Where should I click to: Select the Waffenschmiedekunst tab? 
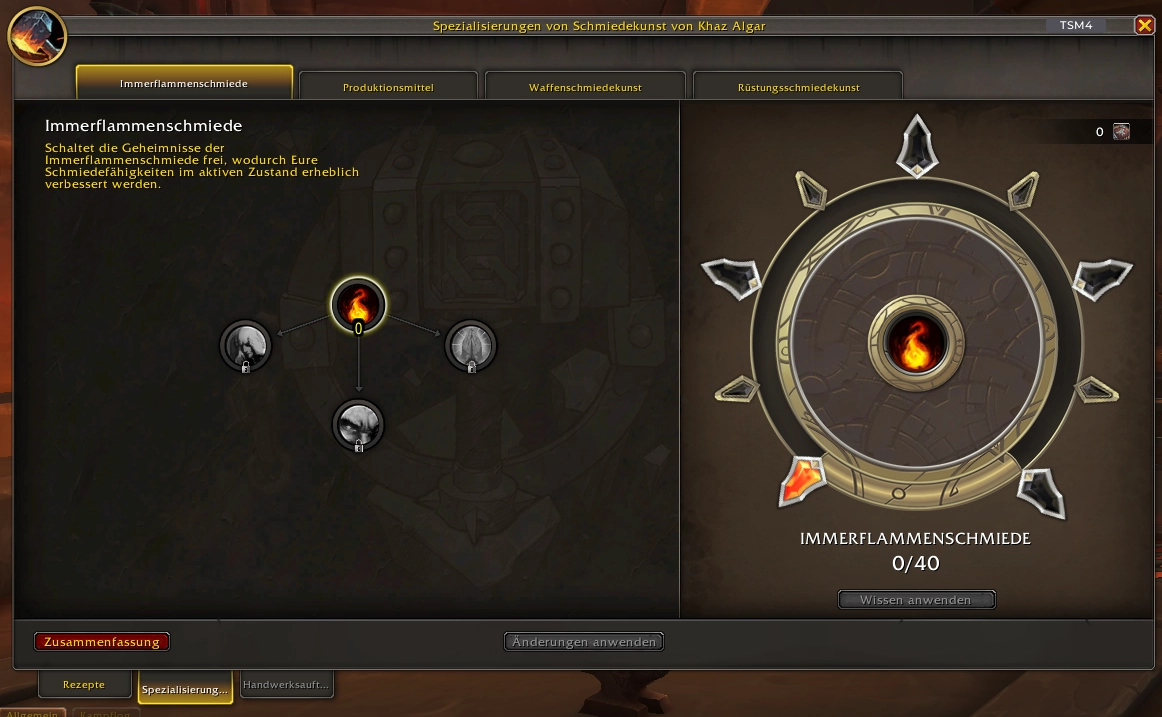(585, 87)
